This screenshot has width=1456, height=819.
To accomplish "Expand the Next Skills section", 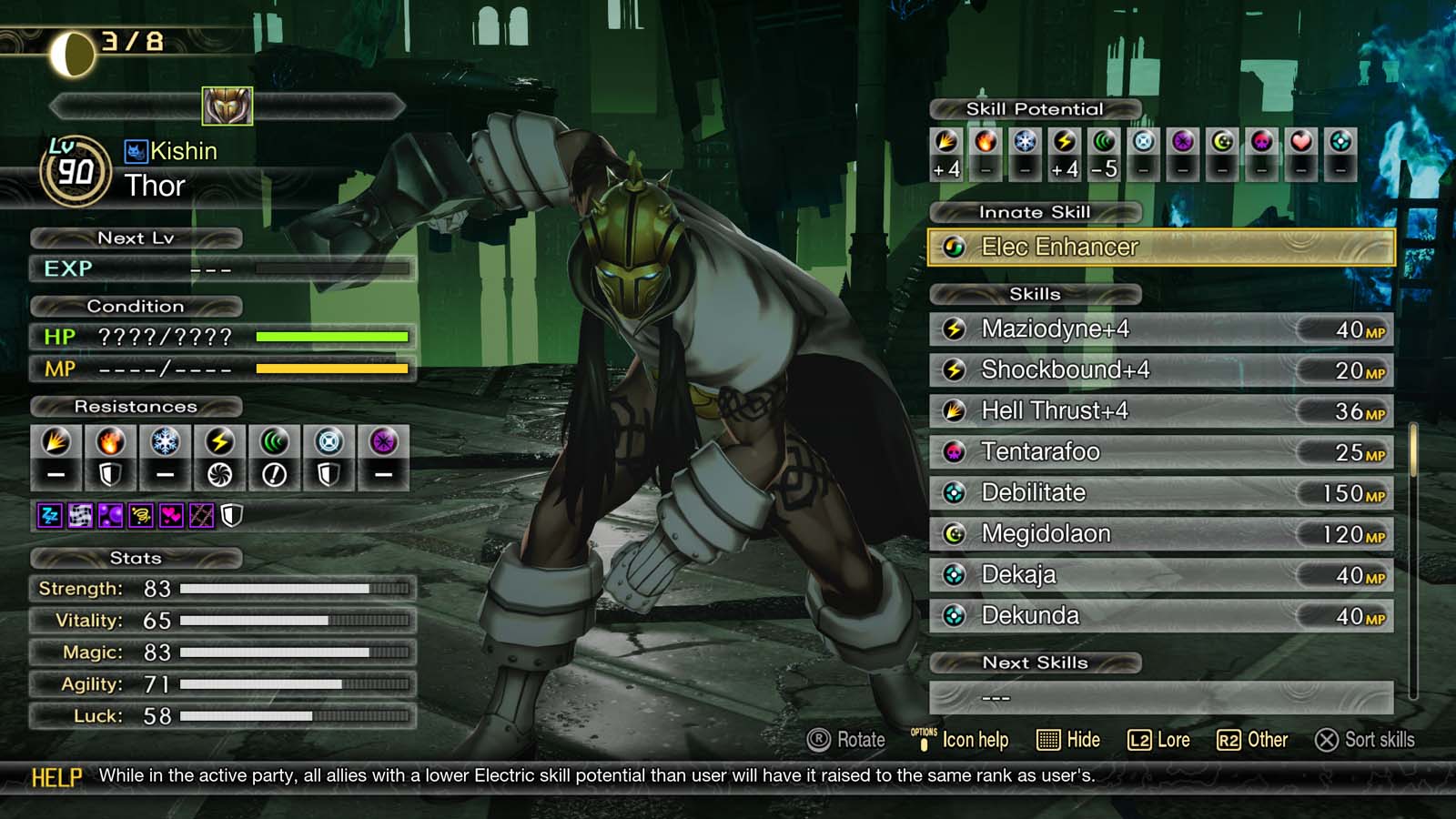I will [1036, 662].
